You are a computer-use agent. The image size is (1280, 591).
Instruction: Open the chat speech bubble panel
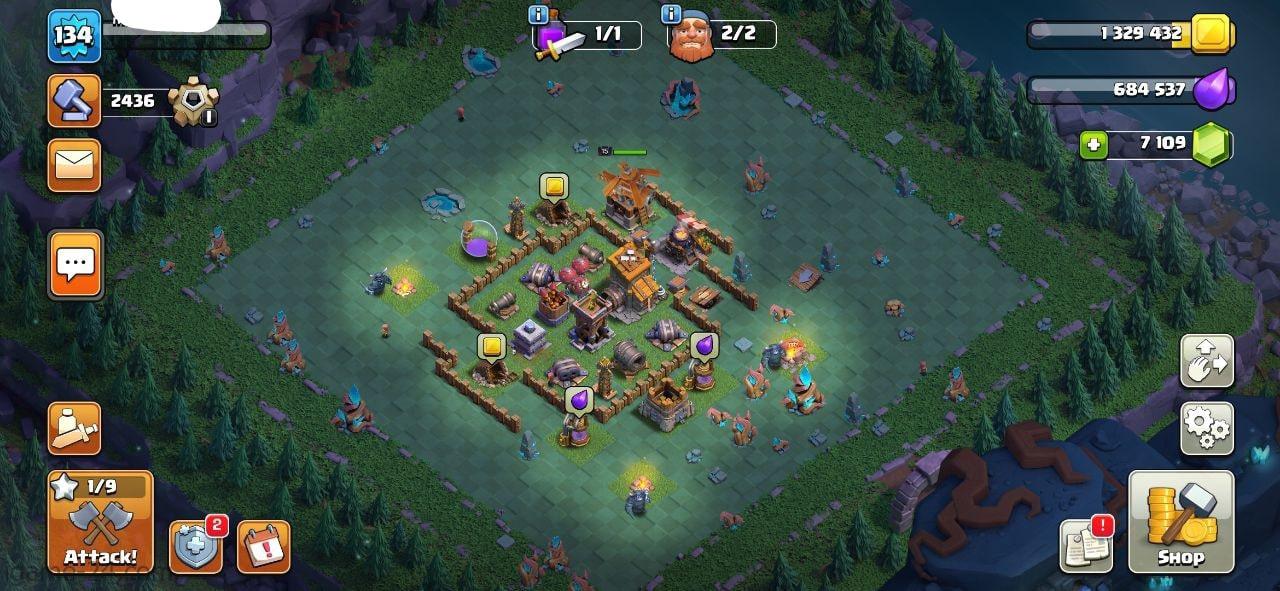click(75, 265)
